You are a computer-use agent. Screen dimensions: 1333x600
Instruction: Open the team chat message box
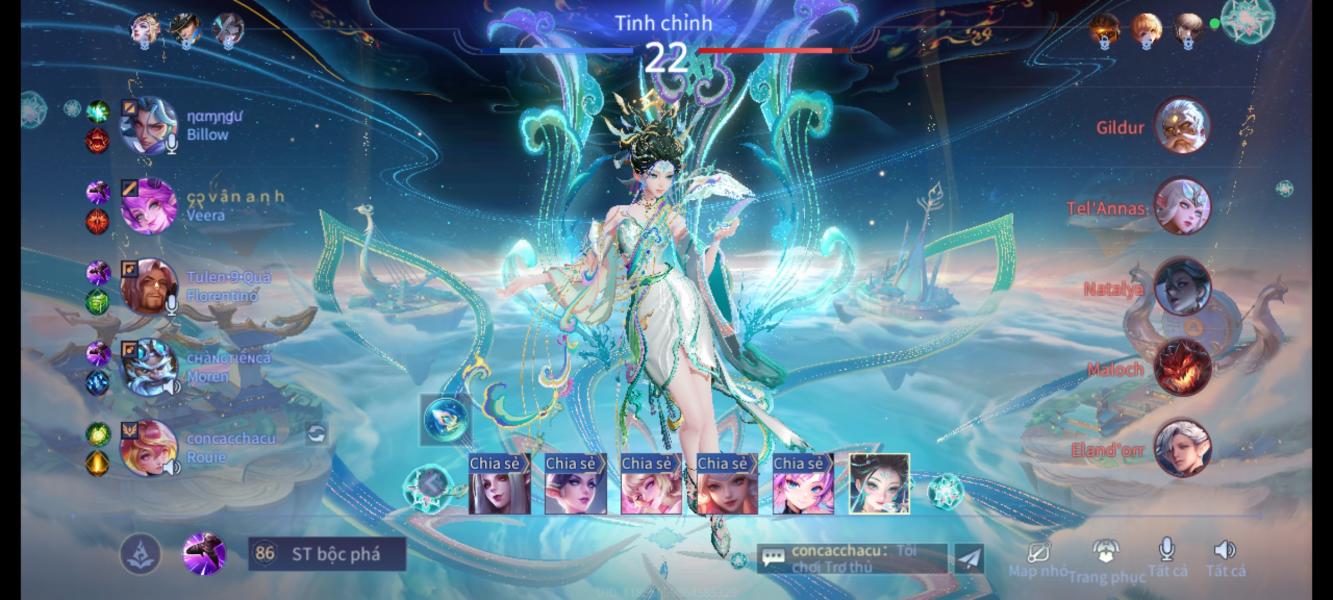[x=851, y=558]
